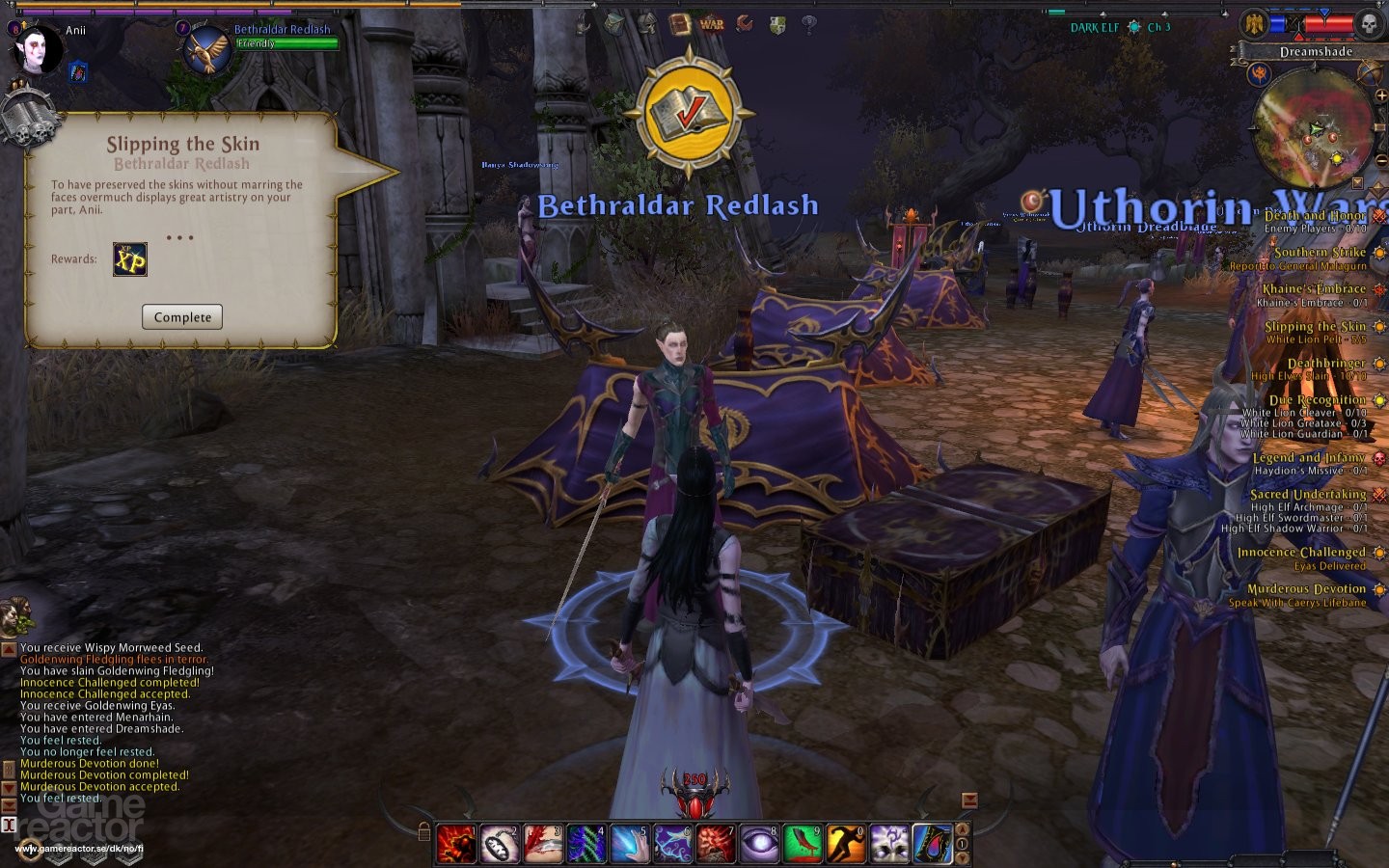The image size is (1389, 868).
Task: Open the WAR main menu logo
Action: tap(712, 24)
